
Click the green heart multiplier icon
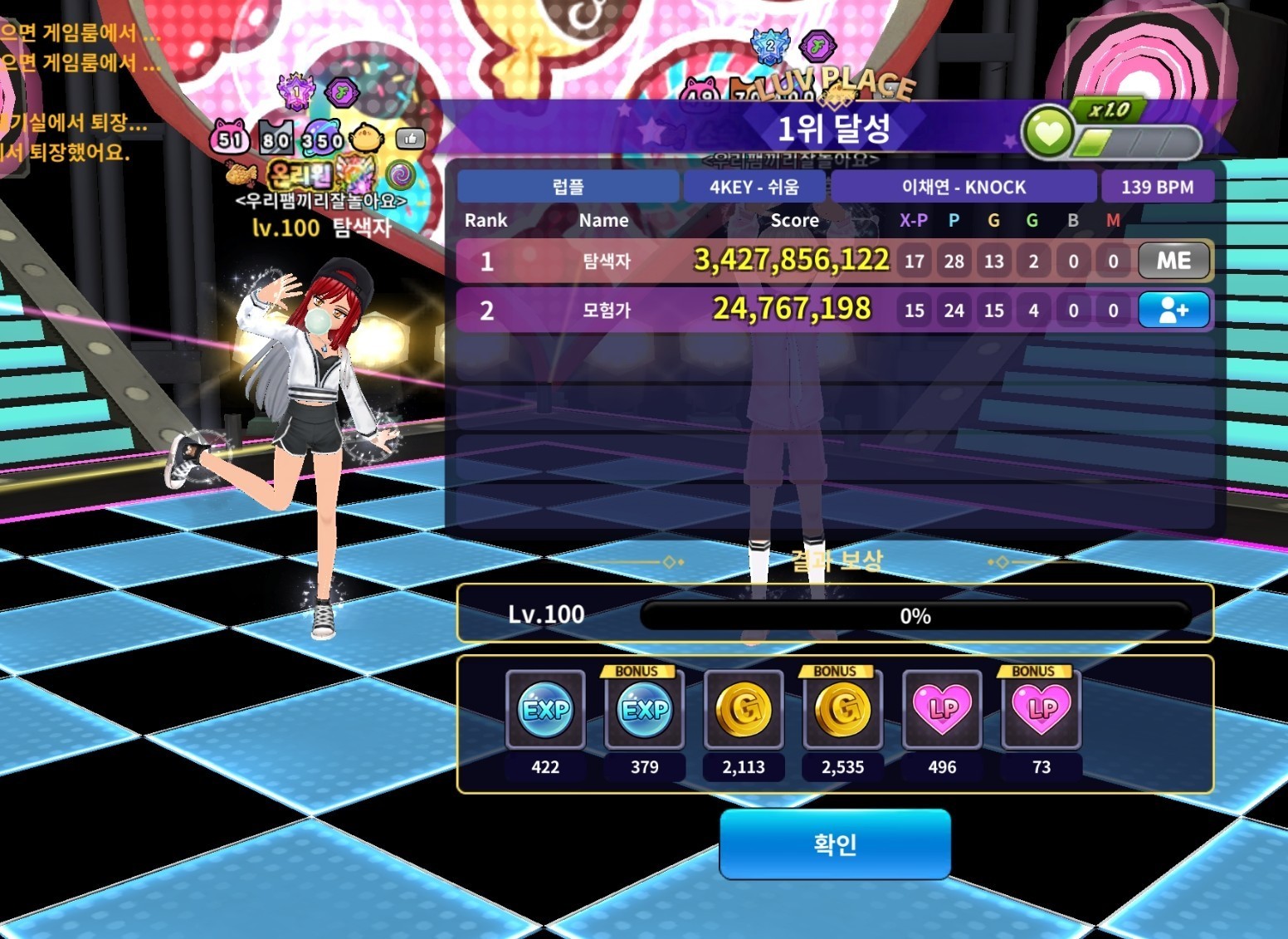coord(1048,133)
